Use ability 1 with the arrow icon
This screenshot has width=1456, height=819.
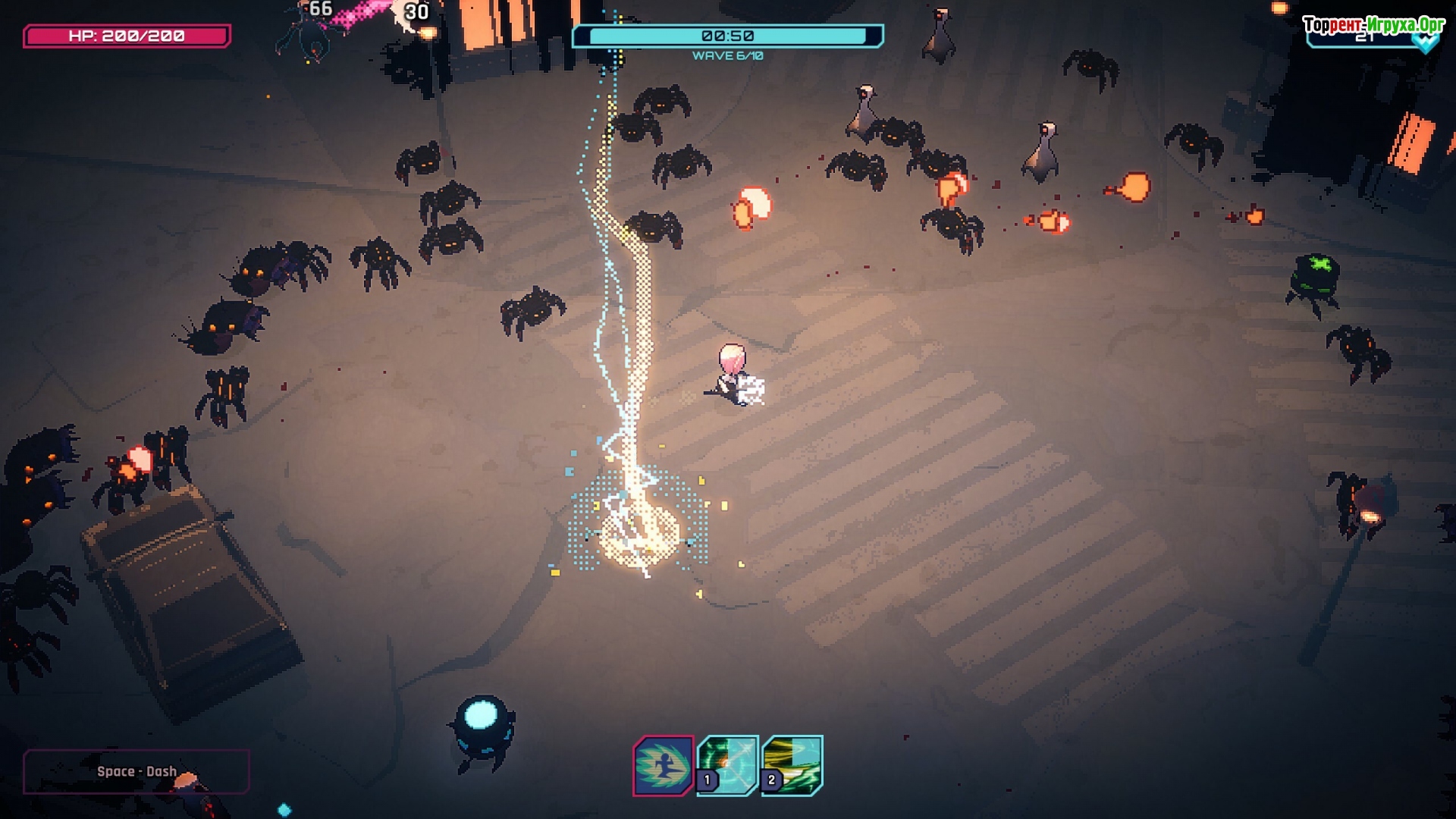tap(728, 765)
